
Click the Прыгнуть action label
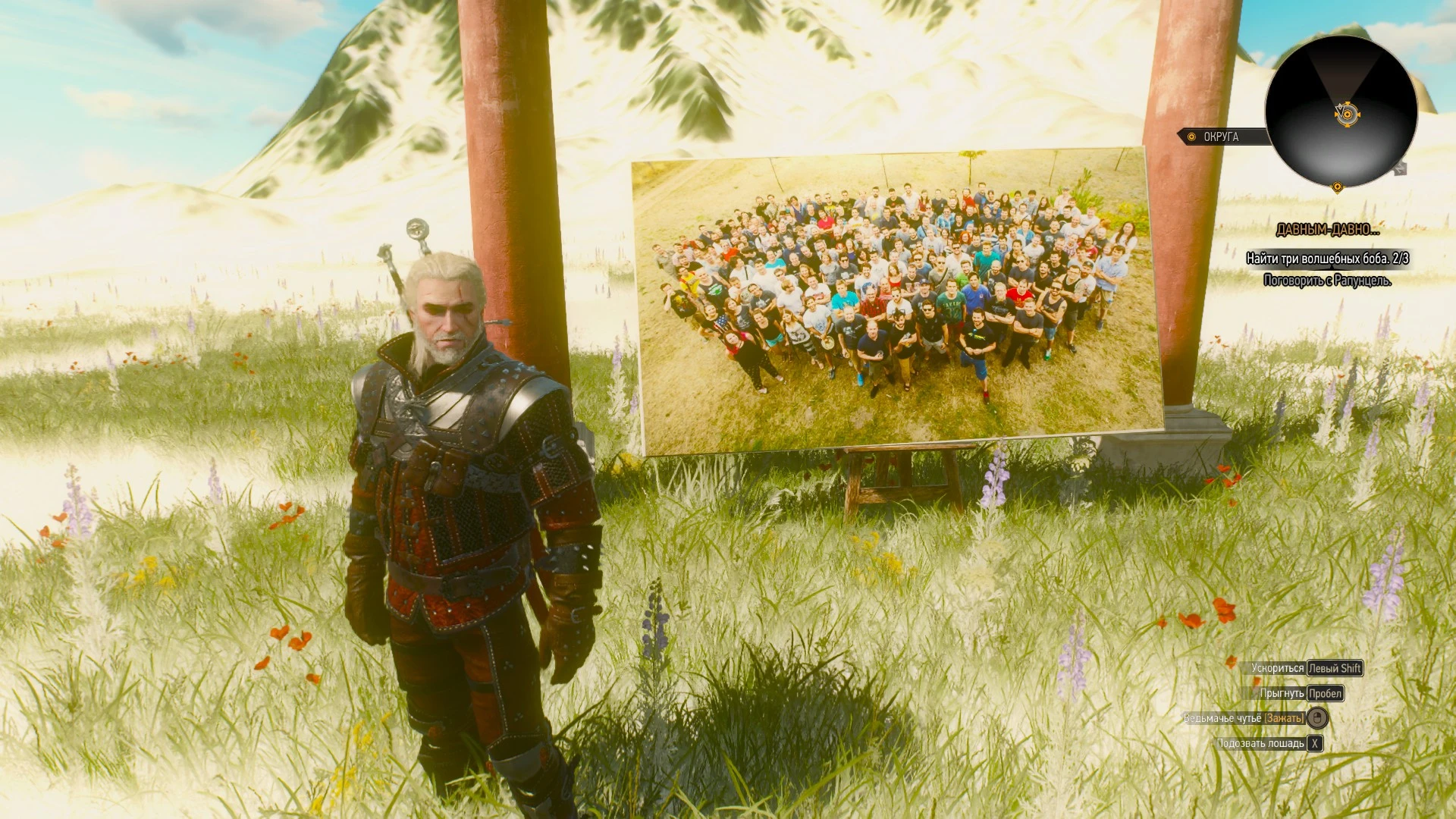tap(1282, 694)
